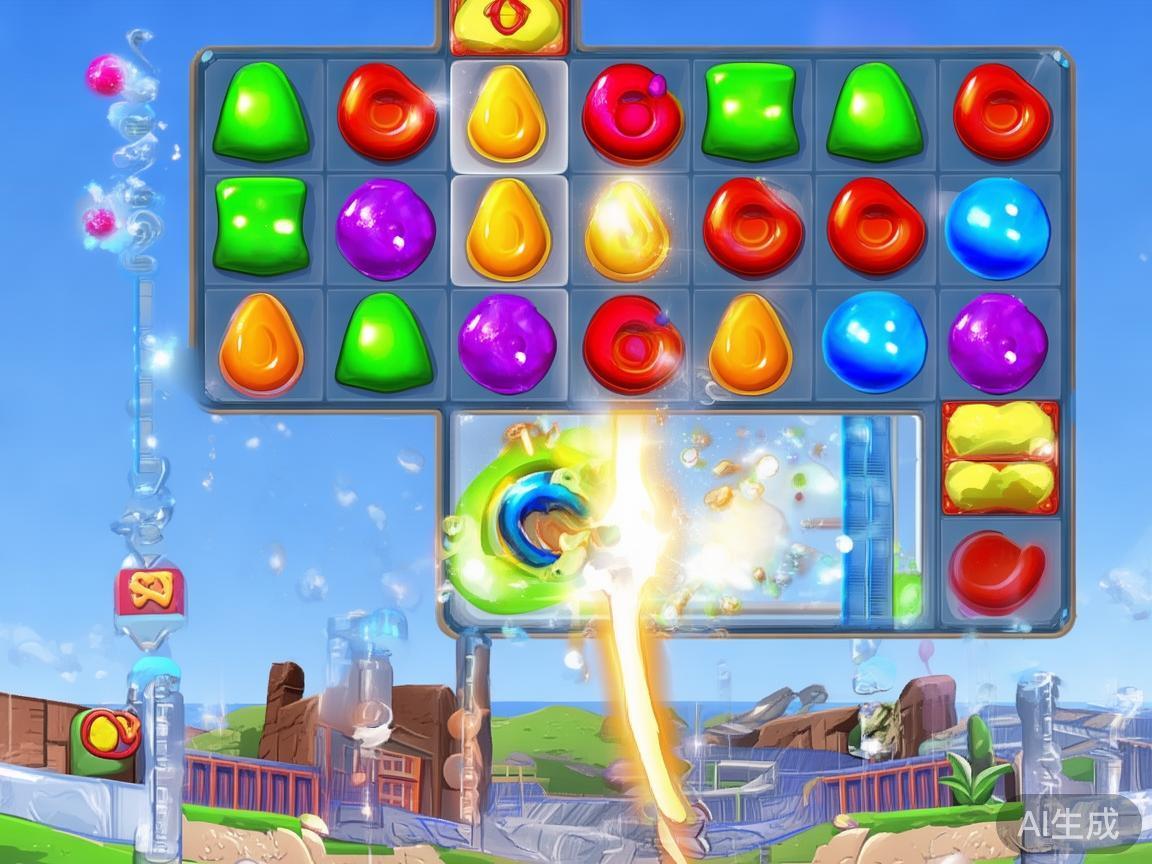
Task: Select the orange candy next to the blue ball
Action: [750, 343]
